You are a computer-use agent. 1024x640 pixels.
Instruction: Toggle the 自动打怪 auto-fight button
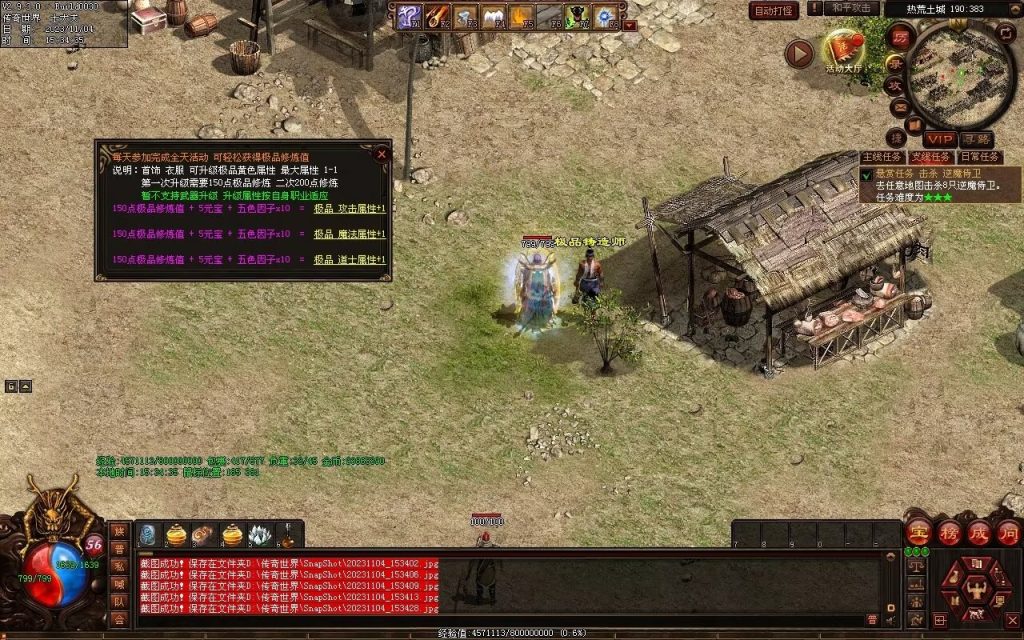[x=774, y=11]
